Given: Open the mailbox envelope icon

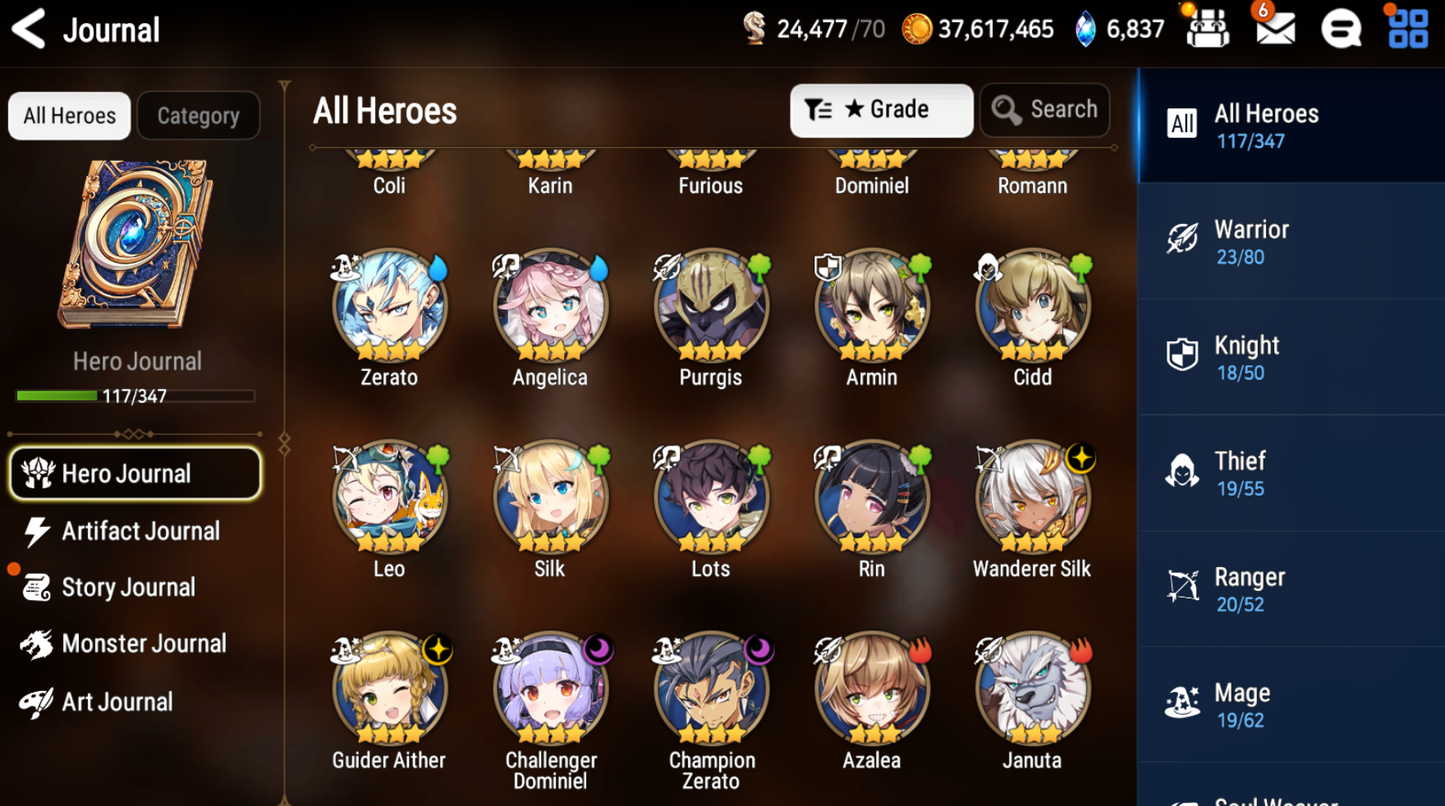Looking at the screenshot, I should pyautogui.click(x=1275, y=30).
